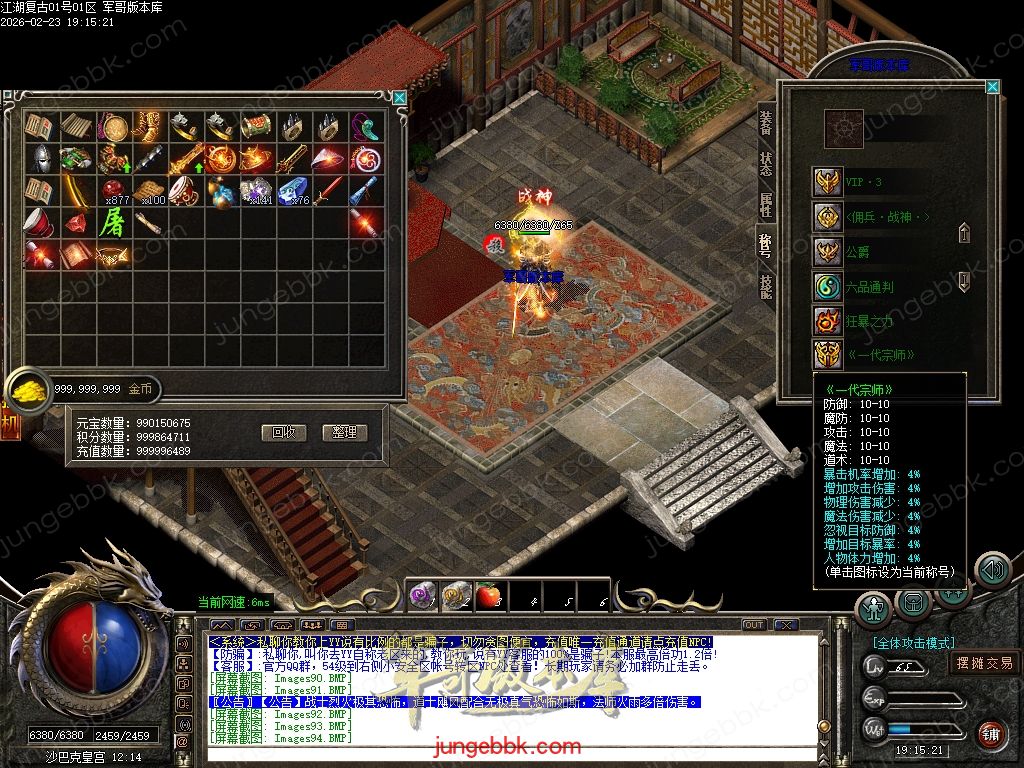Close the character title panel
Image resolution: width=1024 pixels, height=768 pixels.
click(x=992, y=87)
